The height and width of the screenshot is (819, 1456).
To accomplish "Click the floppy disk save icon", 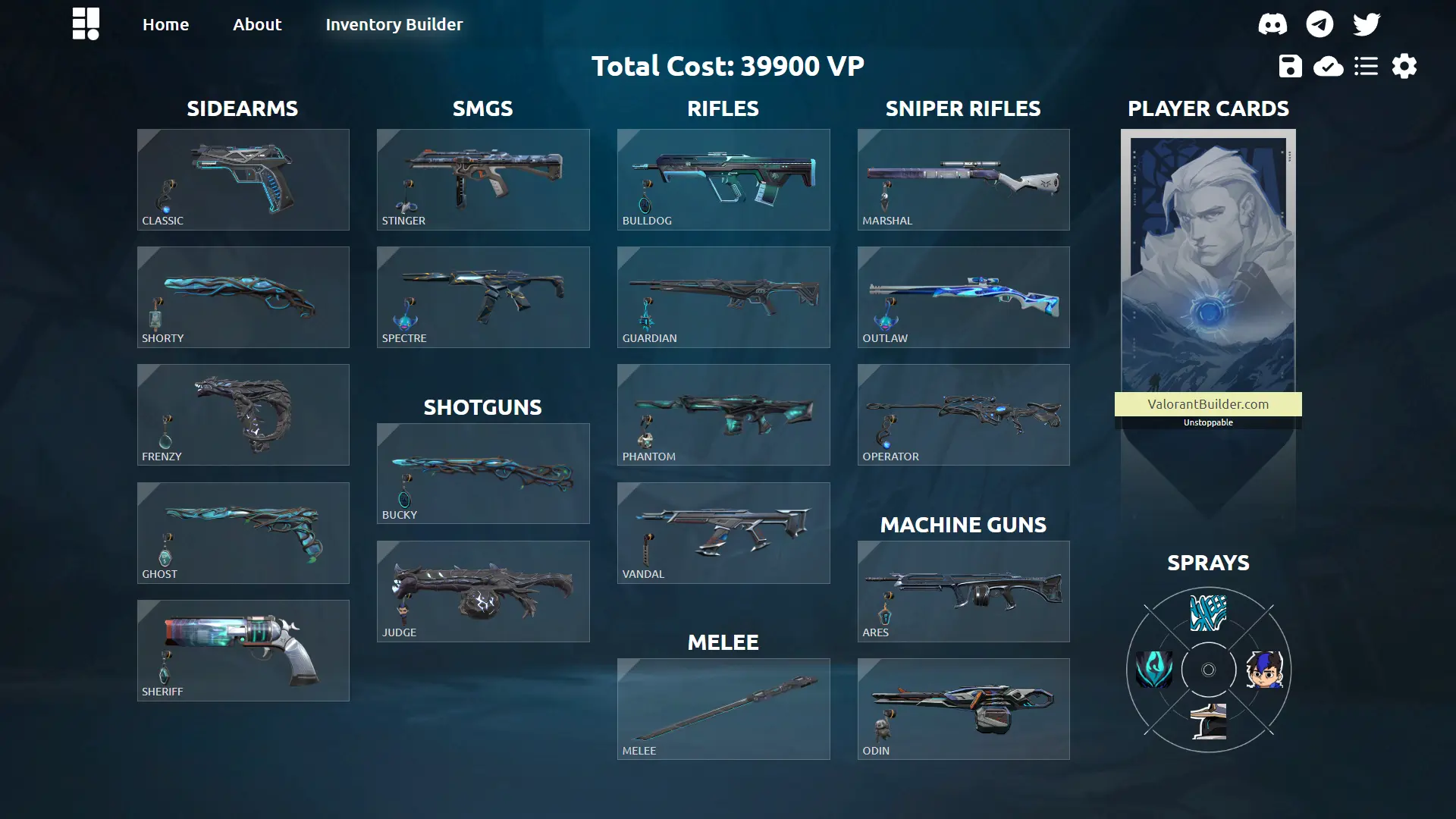I will [1290, 66].
